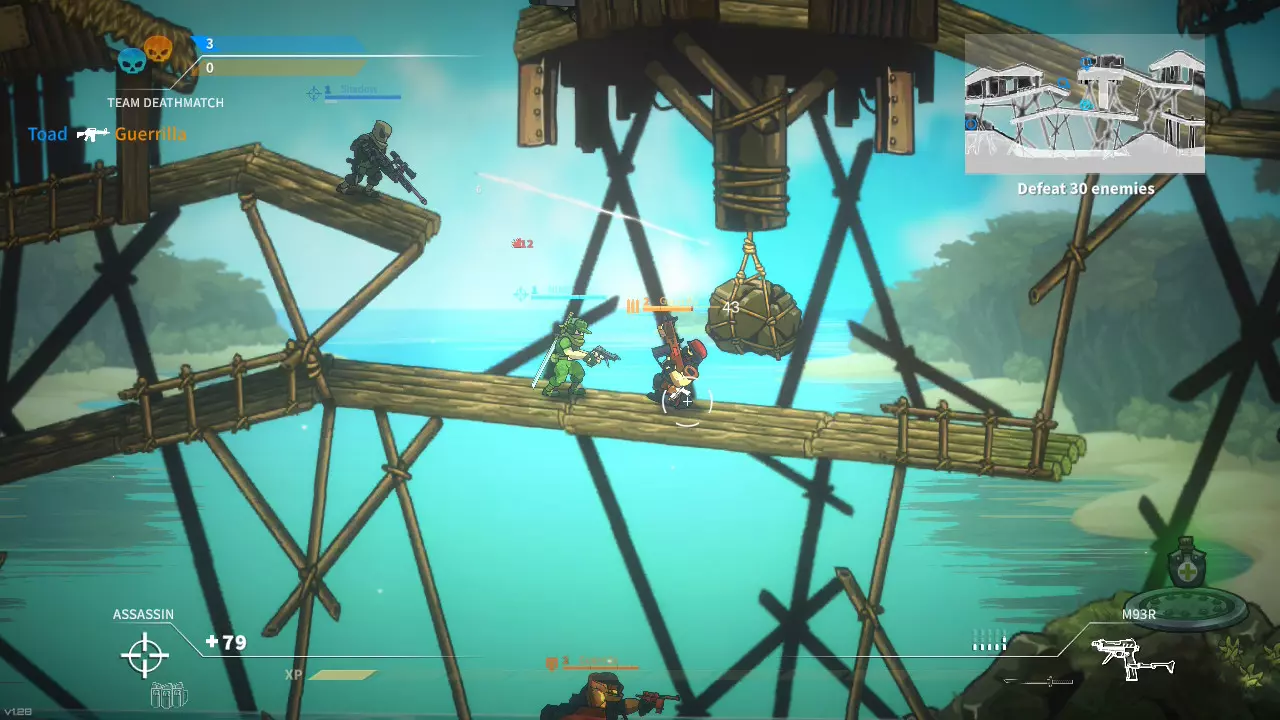Select the grenades icon under Assassin

[x=169, y=694]
